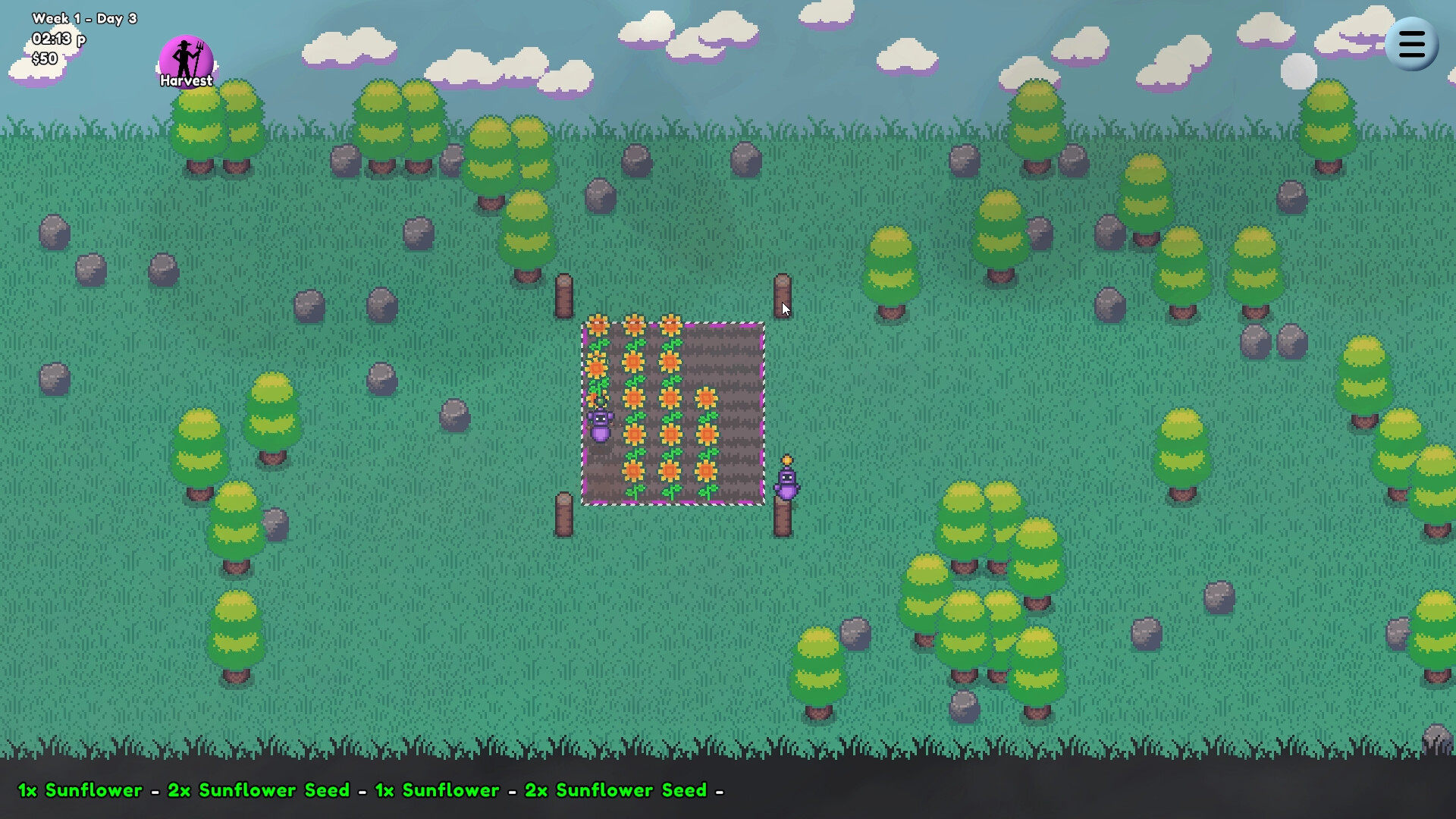1456x819 pixels.
Task: Select the Harvest tool icon
Action: click(x=186, y=57)
